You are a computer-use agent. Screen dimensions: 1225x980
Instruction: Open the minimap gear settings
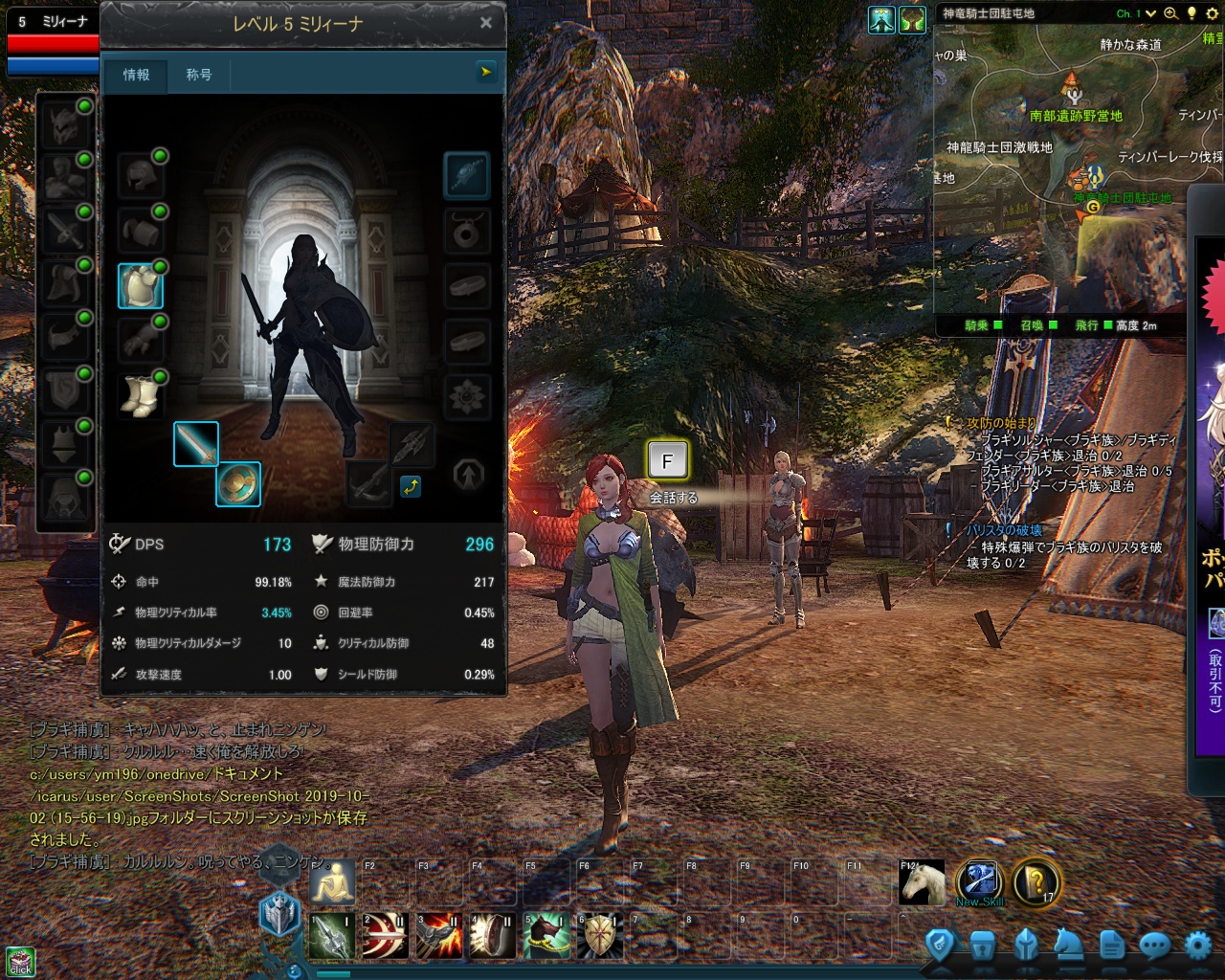click(x=1212, y=13)
